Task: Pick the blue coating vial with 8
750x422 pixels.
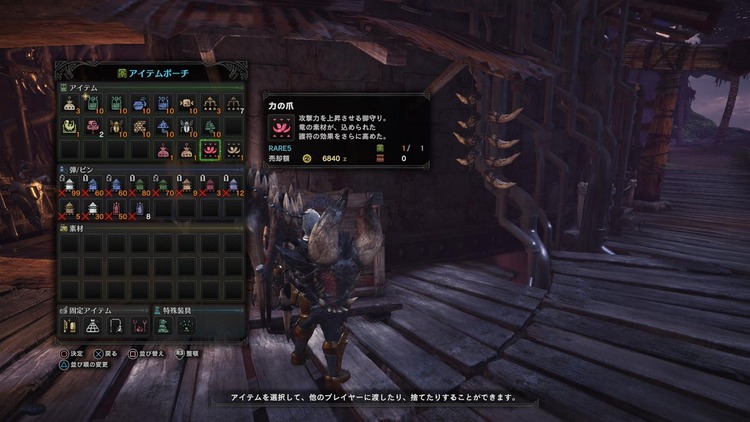Action: pos(140,207)
